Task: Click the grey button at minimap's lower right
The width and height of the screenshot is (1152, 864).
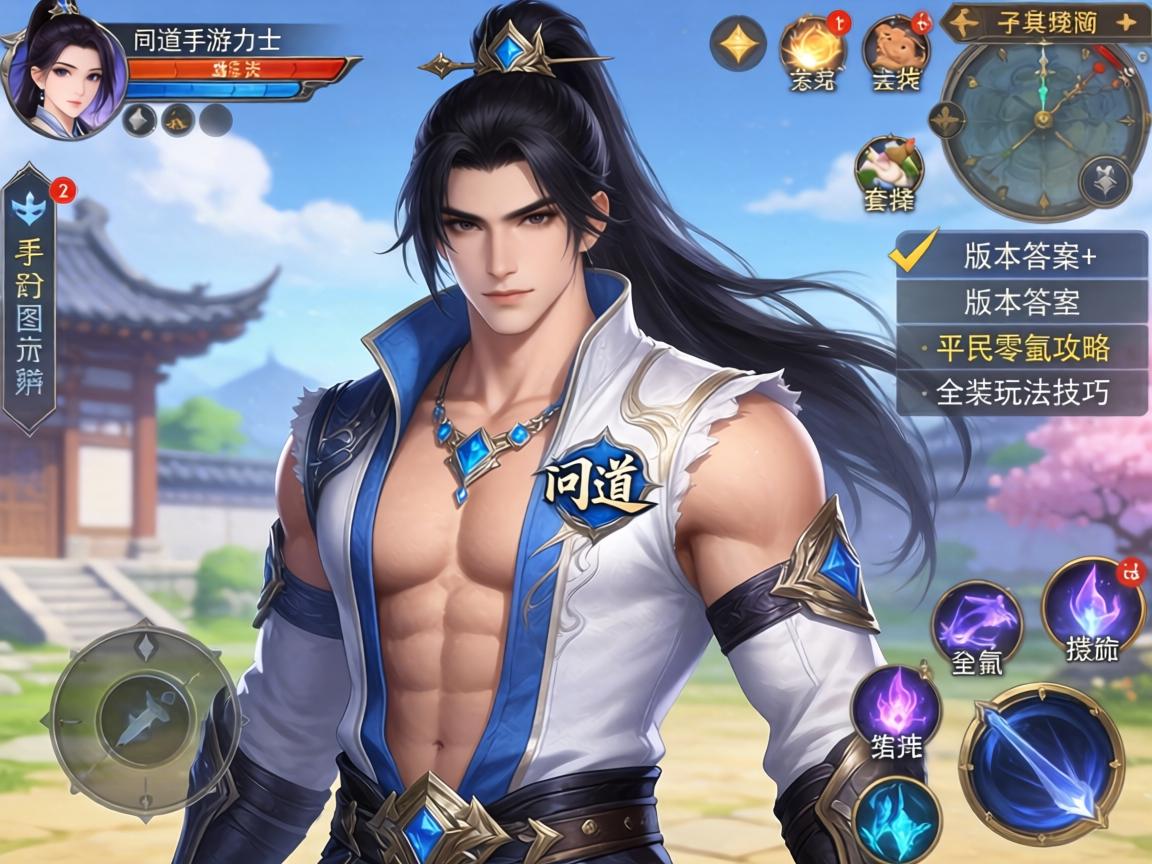Action: tap(1104, 183)
